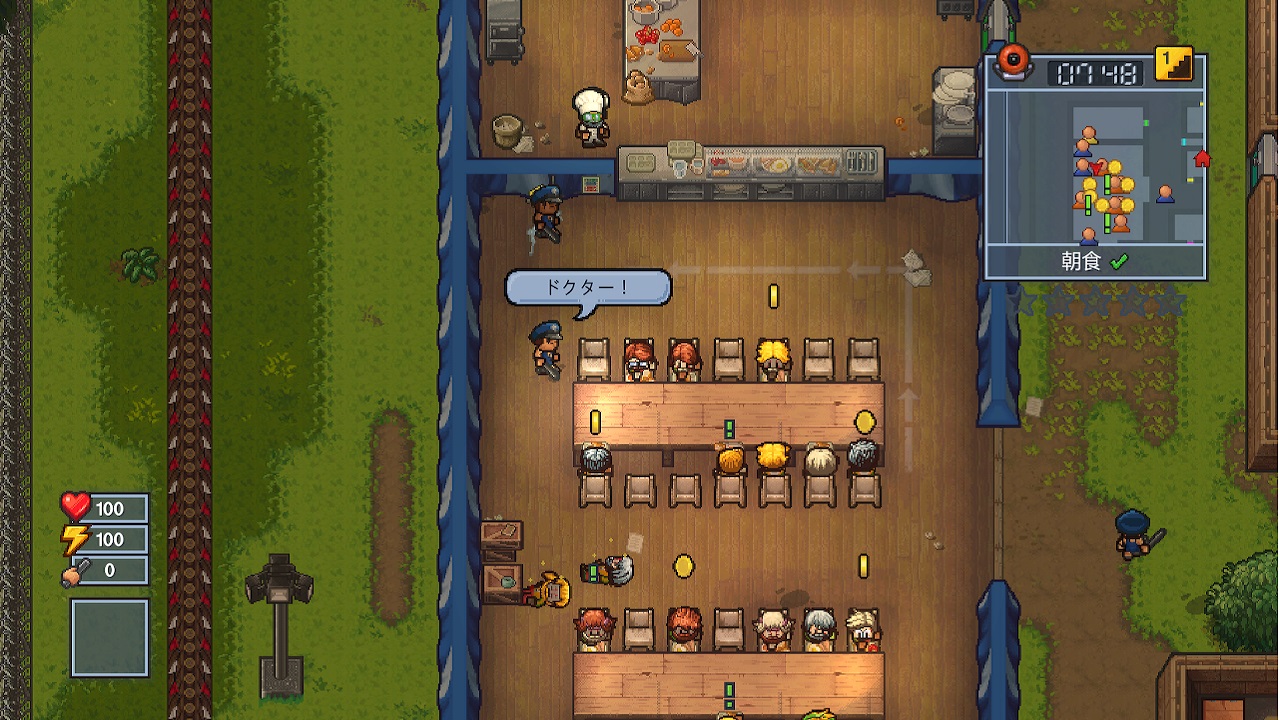Screen dimensions: 1280x720
Task: Select the empty equipped item slot
Action: click(x=109, y=638)
